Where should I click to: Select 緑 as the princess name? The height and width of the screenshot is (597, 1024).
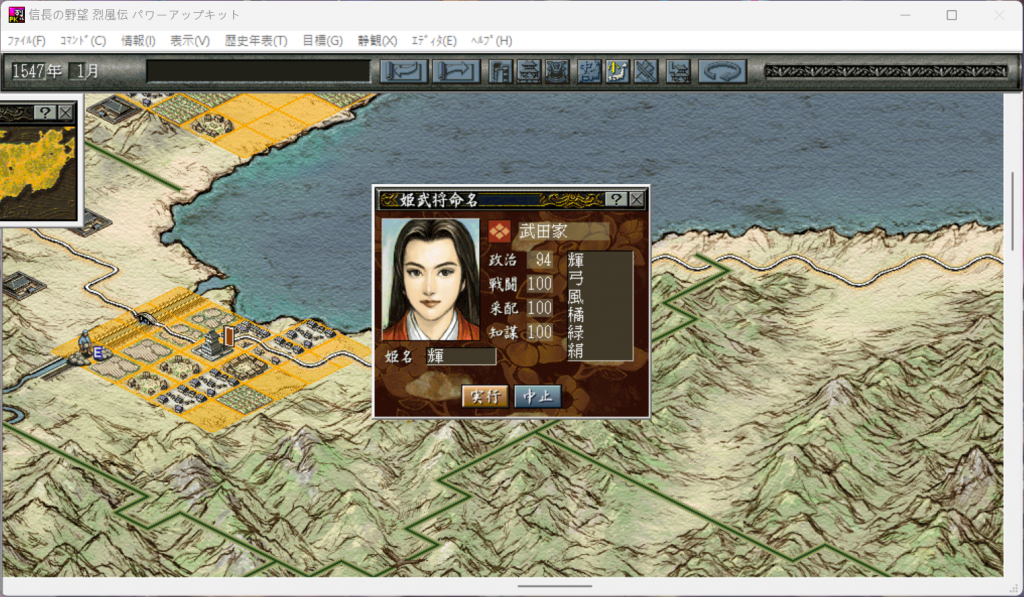click(x=575, y=332)
